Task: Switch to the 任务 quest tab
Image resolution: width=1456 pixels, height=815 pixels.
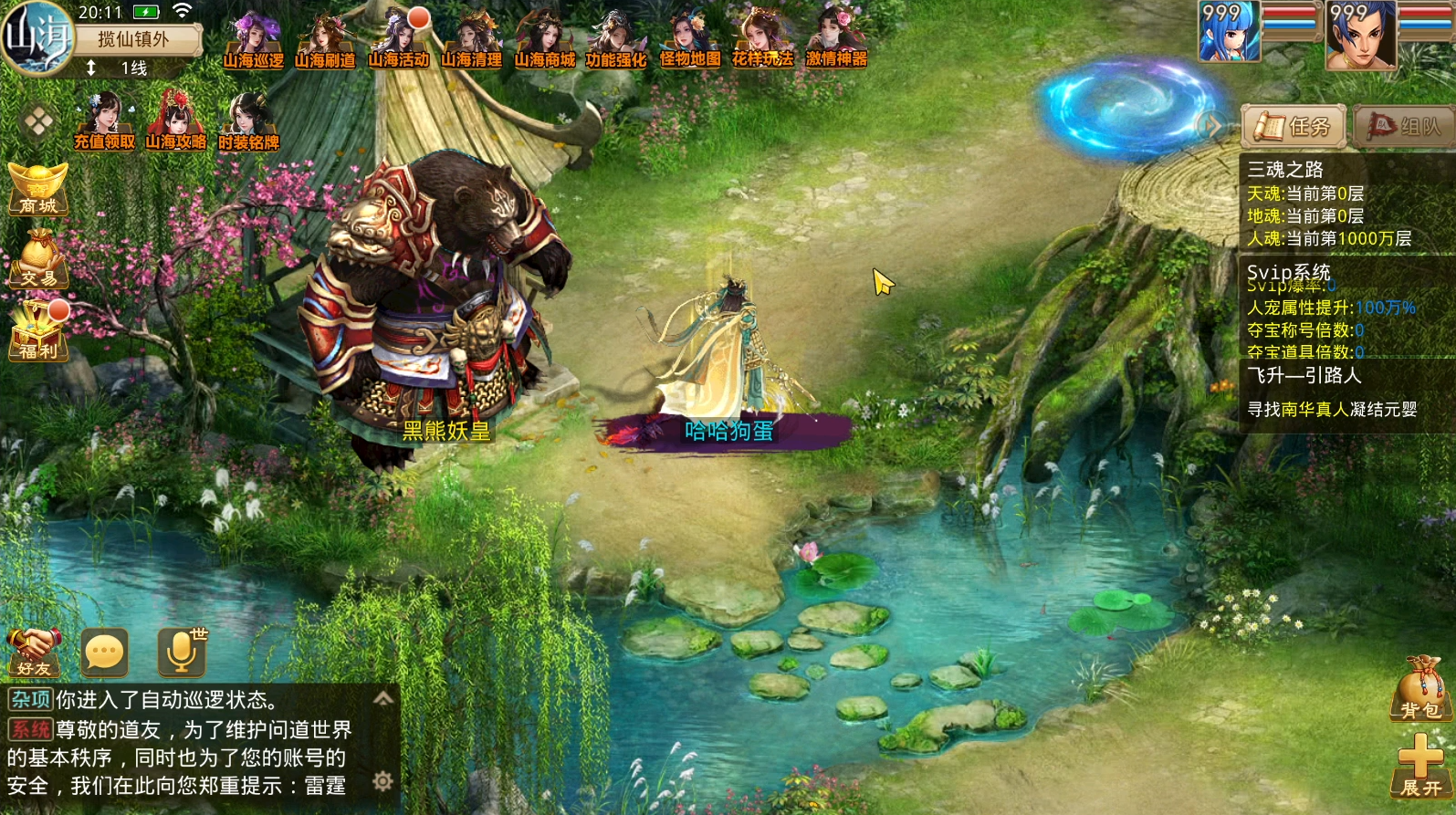Action: coord(1294,127)
